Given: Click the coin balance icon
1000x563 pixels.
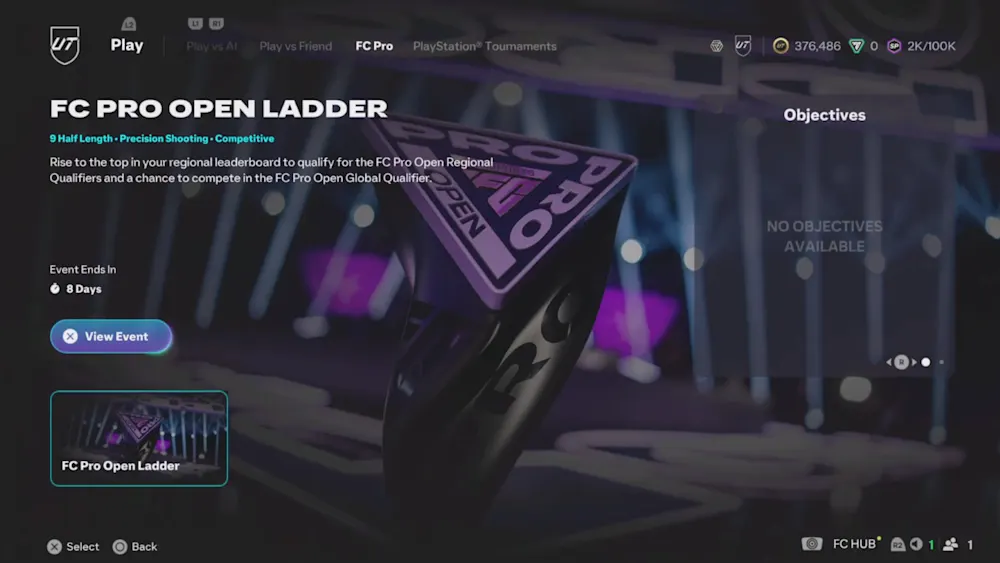Looking at the screenshot, I should coord(781,46).
